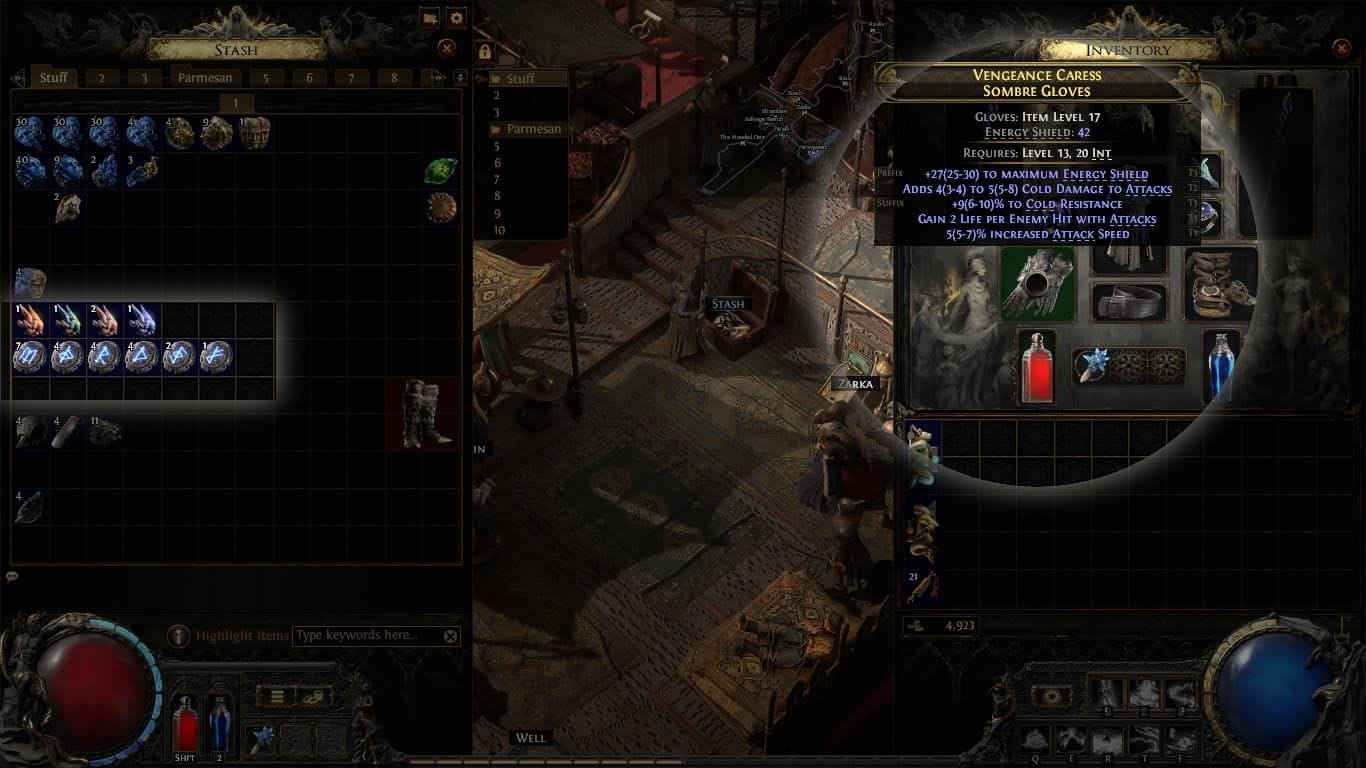Switch to stash tab 5
The image size is (1366, 768).
click(265, 77)
